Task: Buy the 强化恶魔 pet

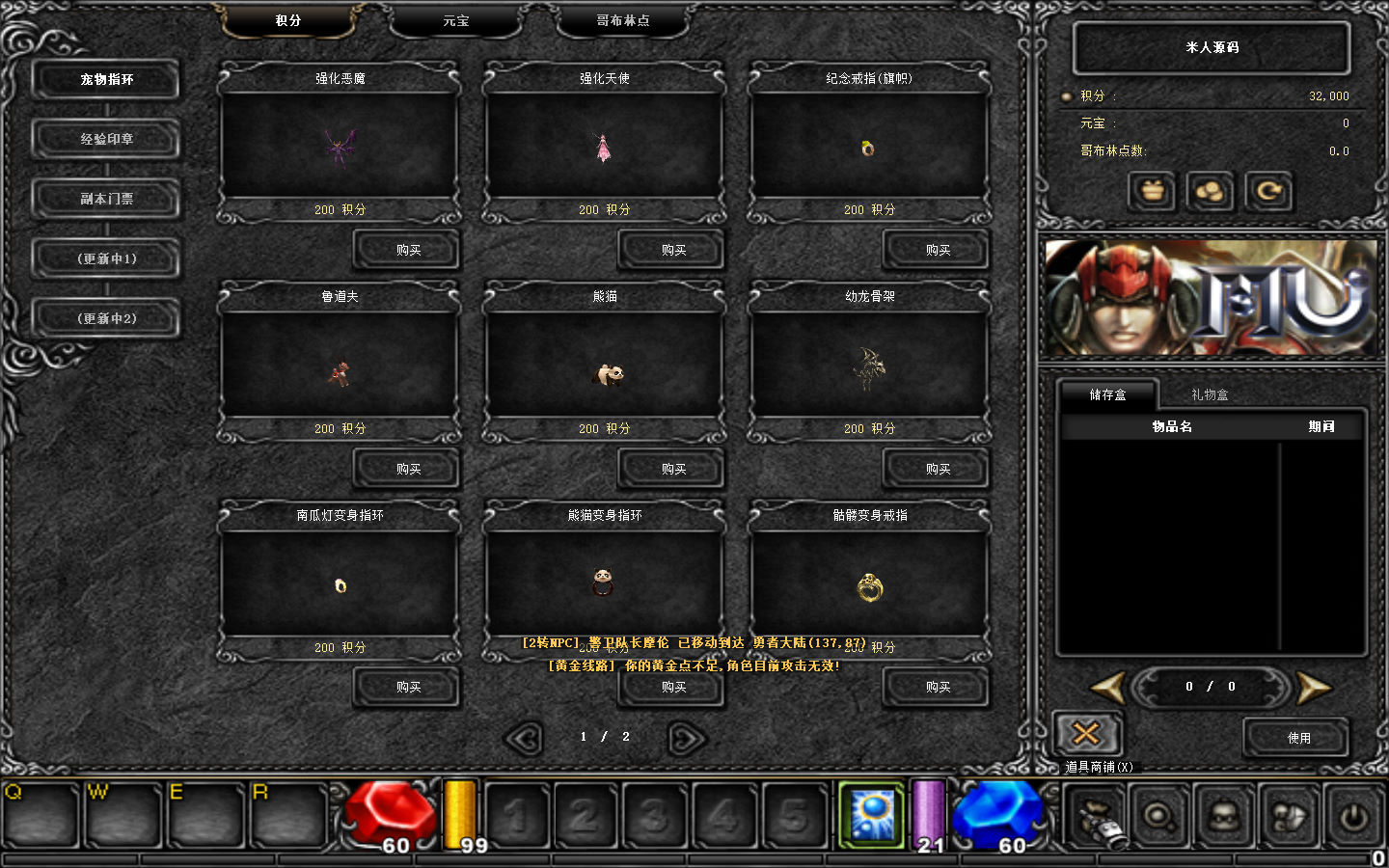Action: click(408, 251)
